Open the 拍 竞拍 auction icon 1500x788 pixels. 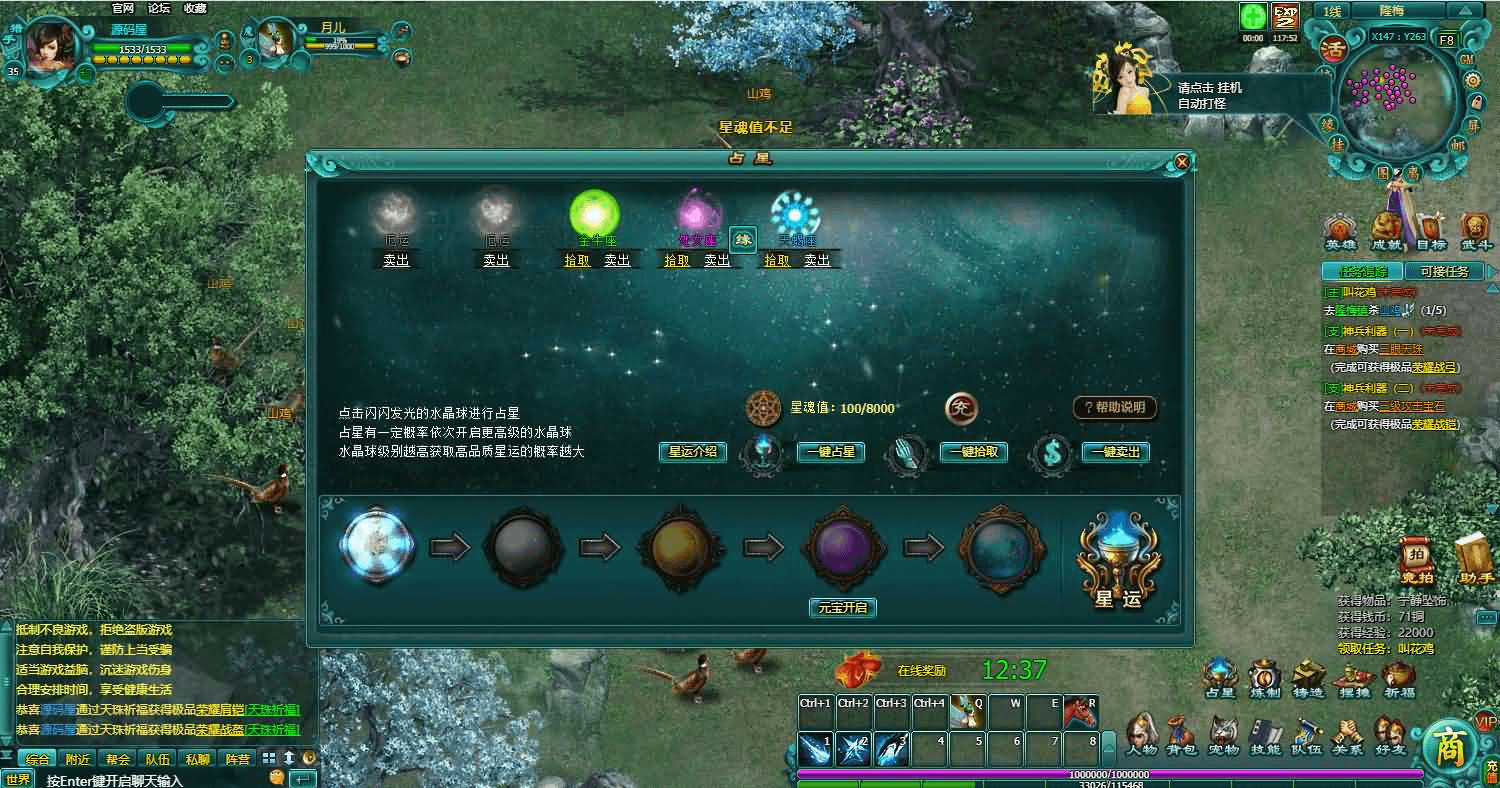(1416, 560)
